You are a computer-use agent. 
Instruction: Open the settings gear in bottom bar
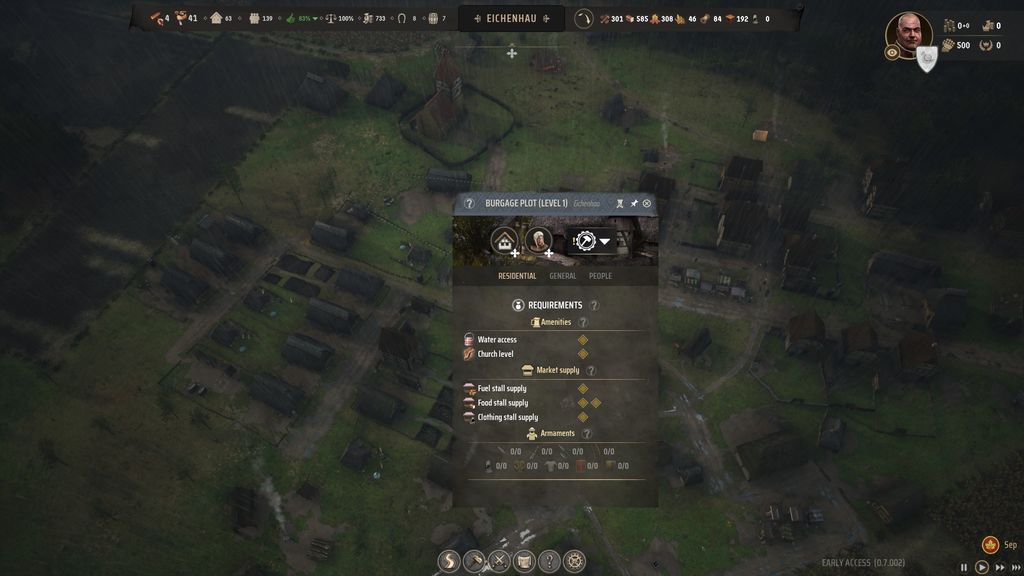[x=574, y=562]
